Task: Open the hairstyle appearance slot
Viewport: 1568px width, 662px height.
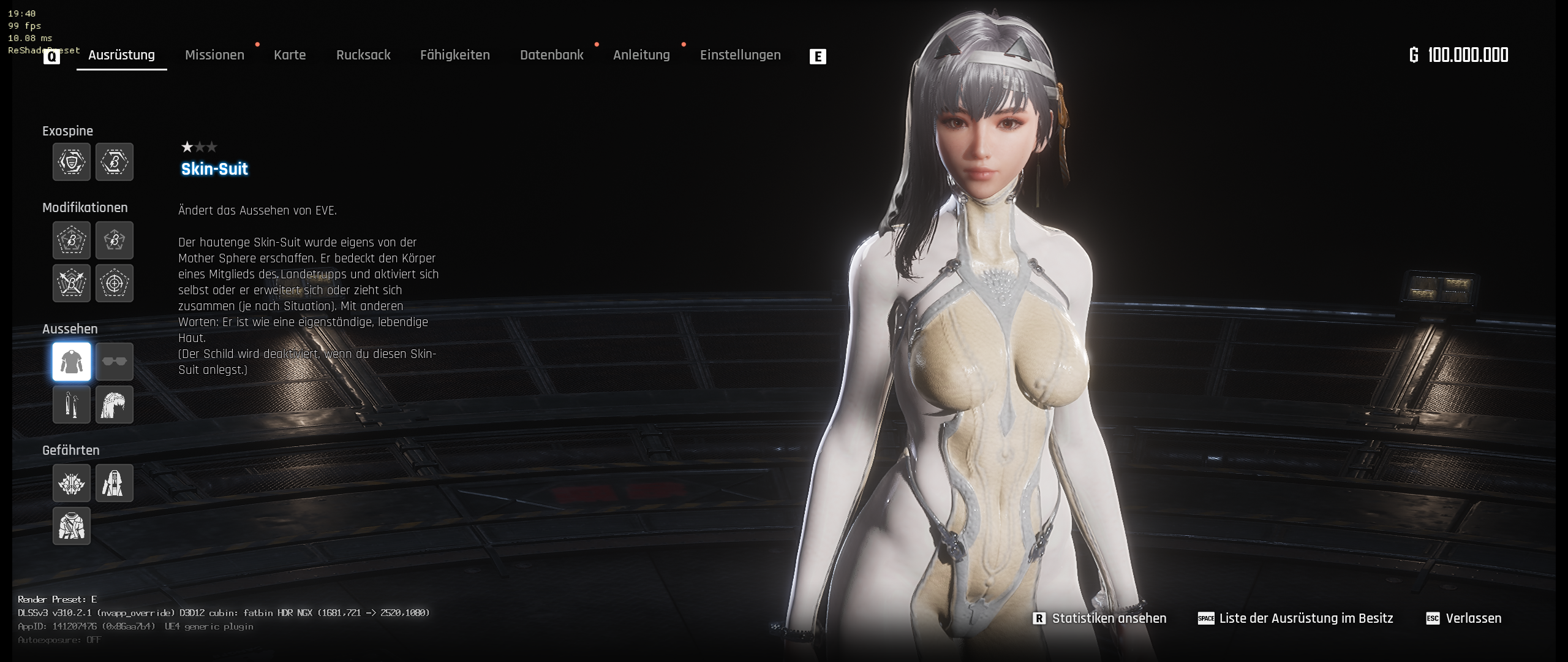Action: [115, 405]
